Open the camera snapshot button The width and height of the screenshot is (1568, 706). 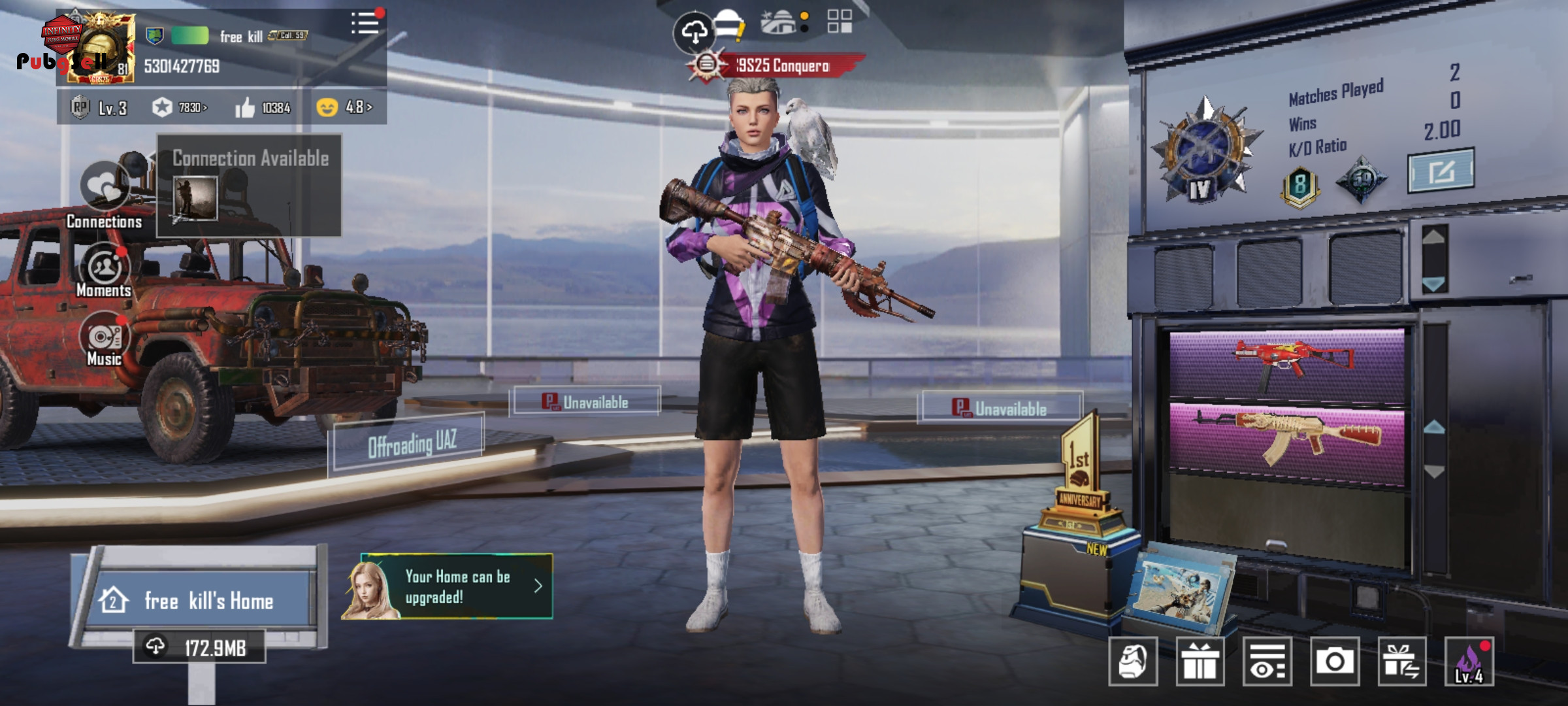point(1334,662)
